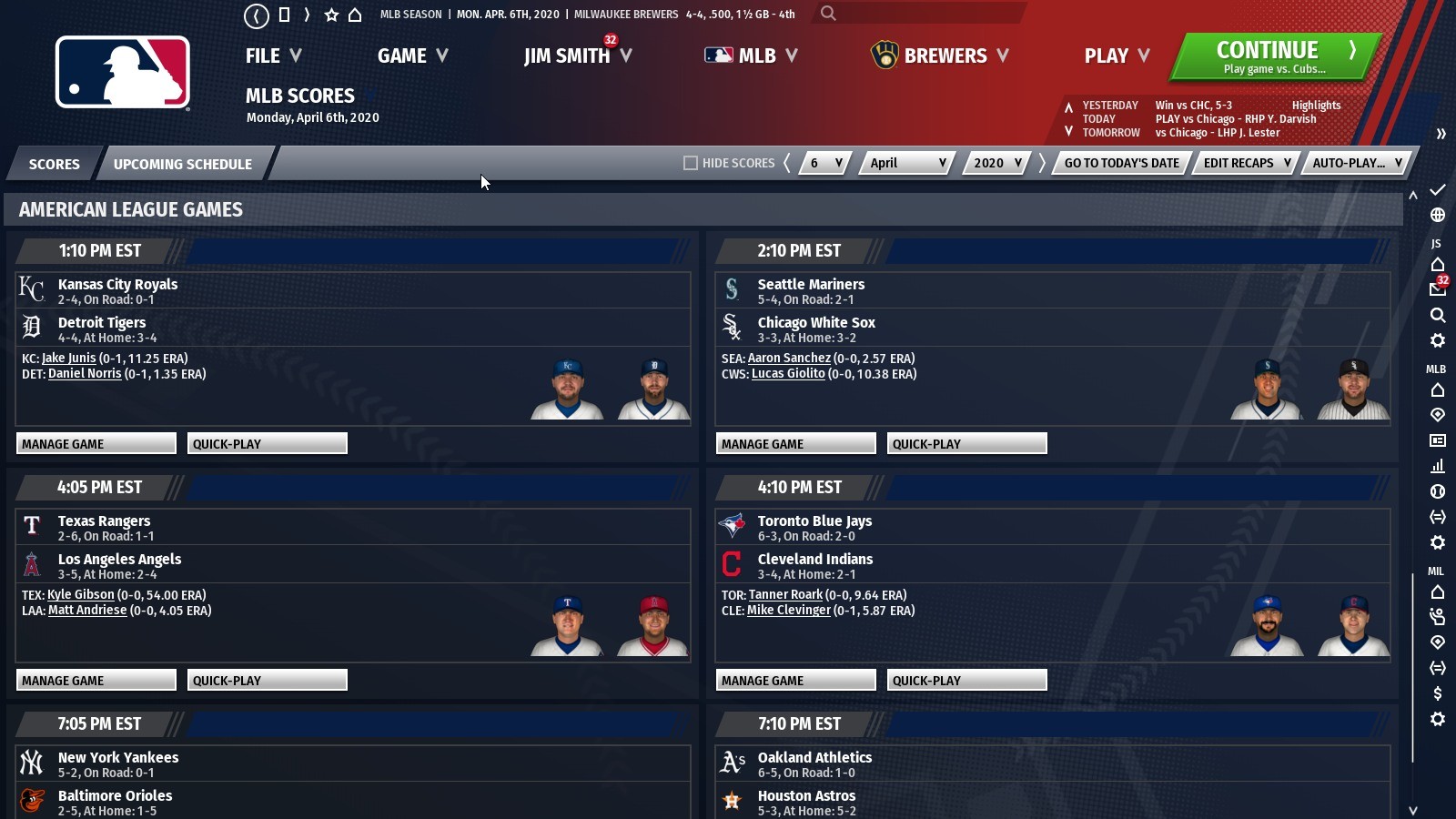Open the AUTO-PLAY dropdown
The image size is (1456, 819).
pos(1355,163)
